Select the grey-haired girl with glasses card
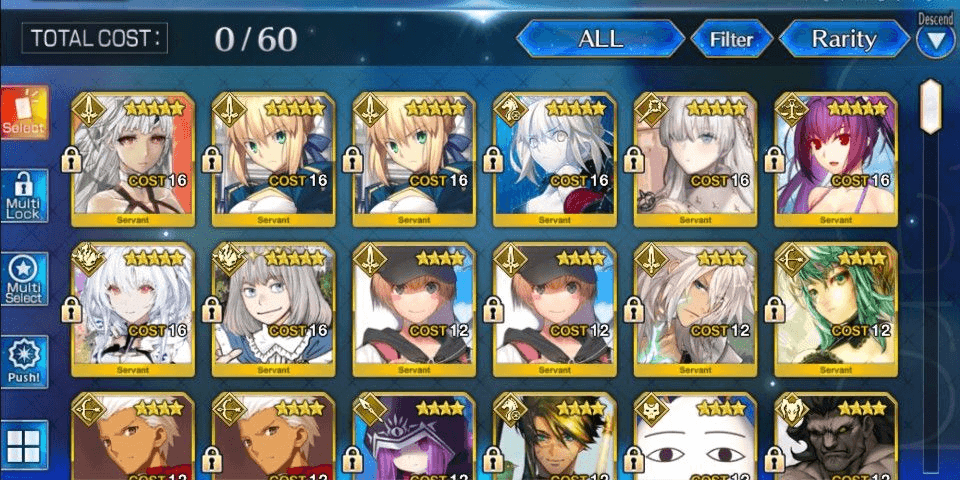The width and height of the screenshot is (960, 480). tap(273, 306)
